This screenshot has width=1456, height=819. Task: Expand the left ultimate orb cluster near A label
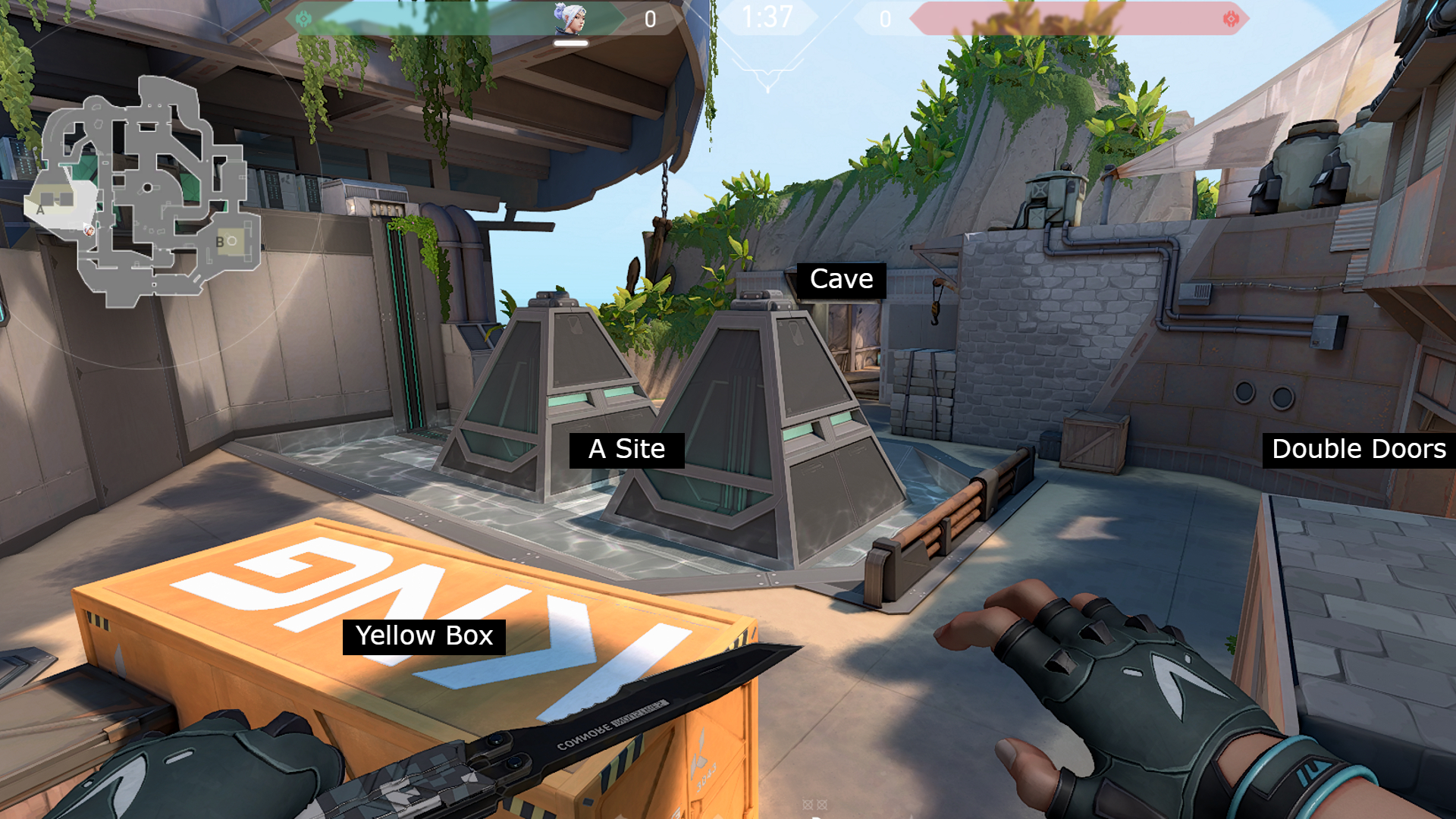pos(57,199)
